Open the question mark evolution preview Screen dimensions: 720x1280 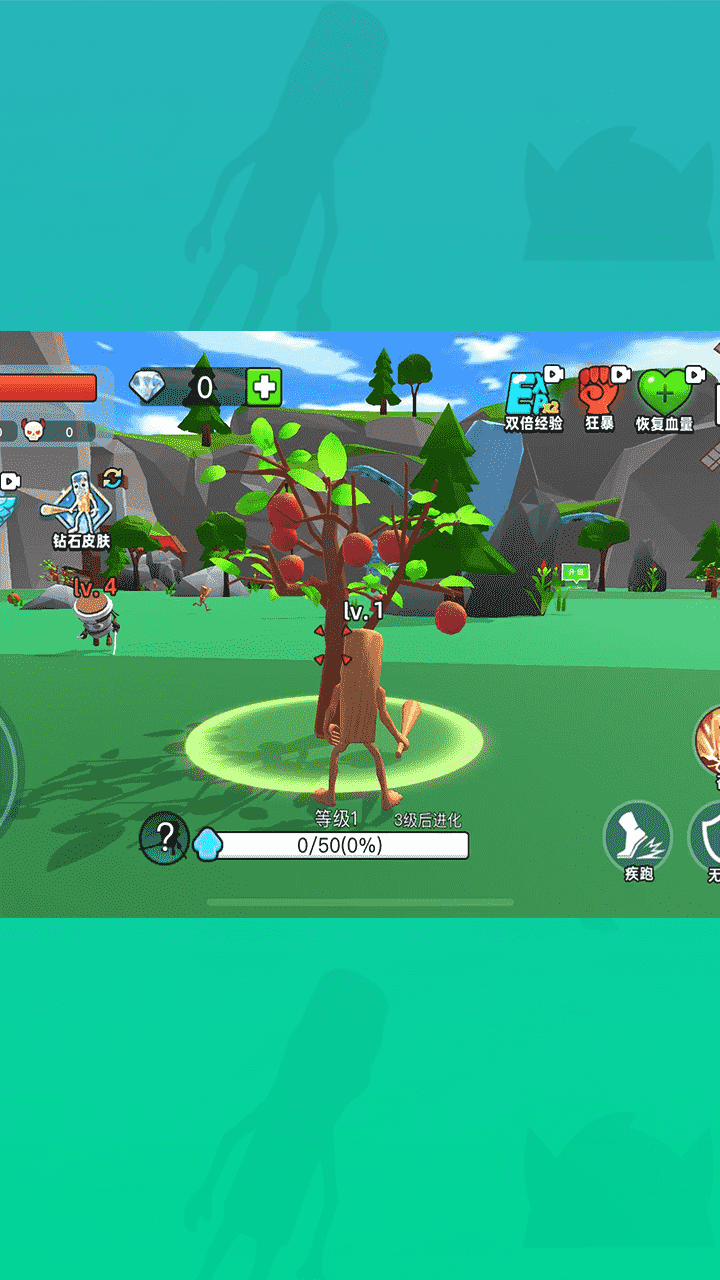click(x=164, y=837)
